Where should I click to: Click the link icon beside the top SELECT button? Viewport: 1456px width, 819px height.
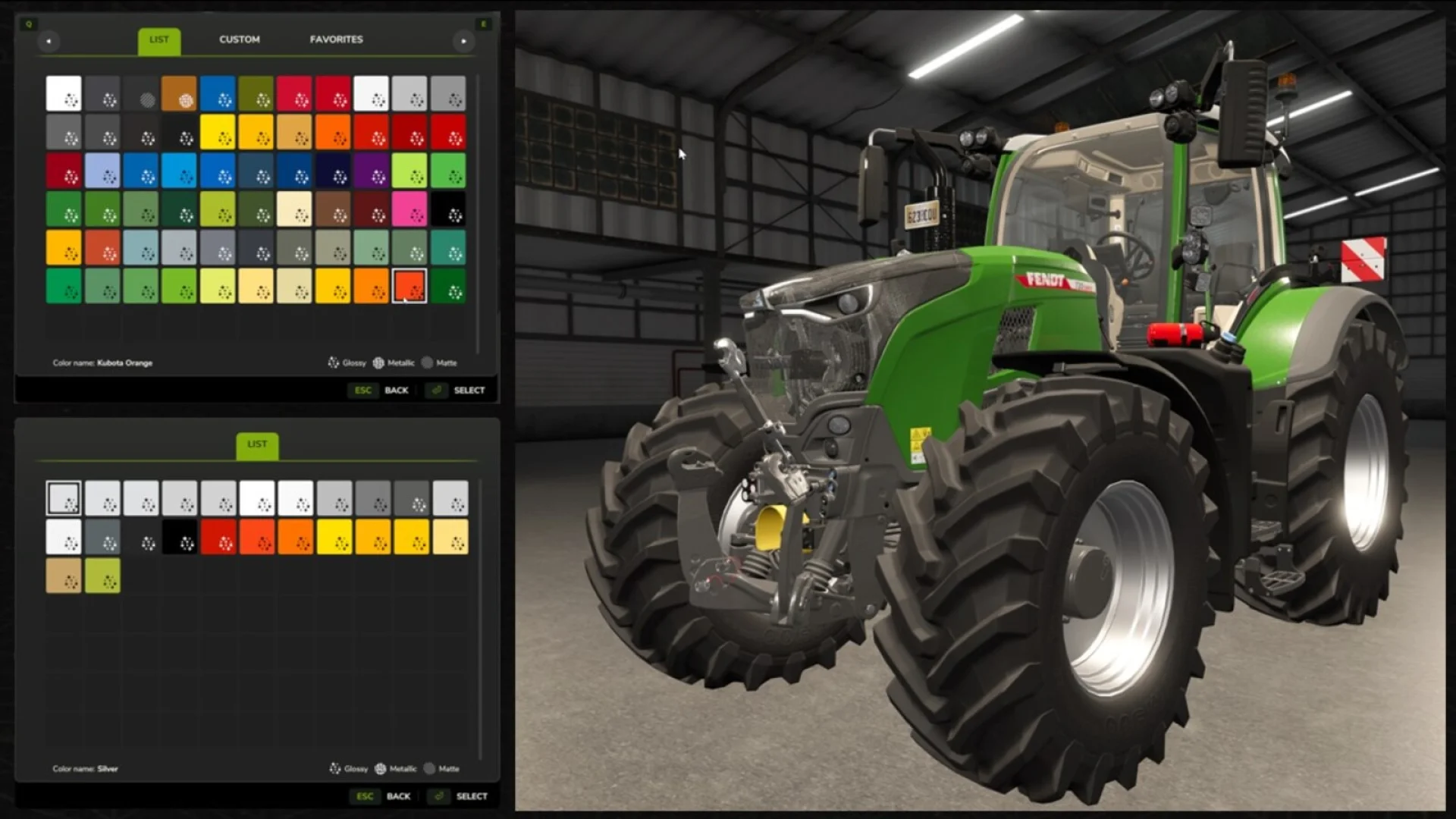436,390
